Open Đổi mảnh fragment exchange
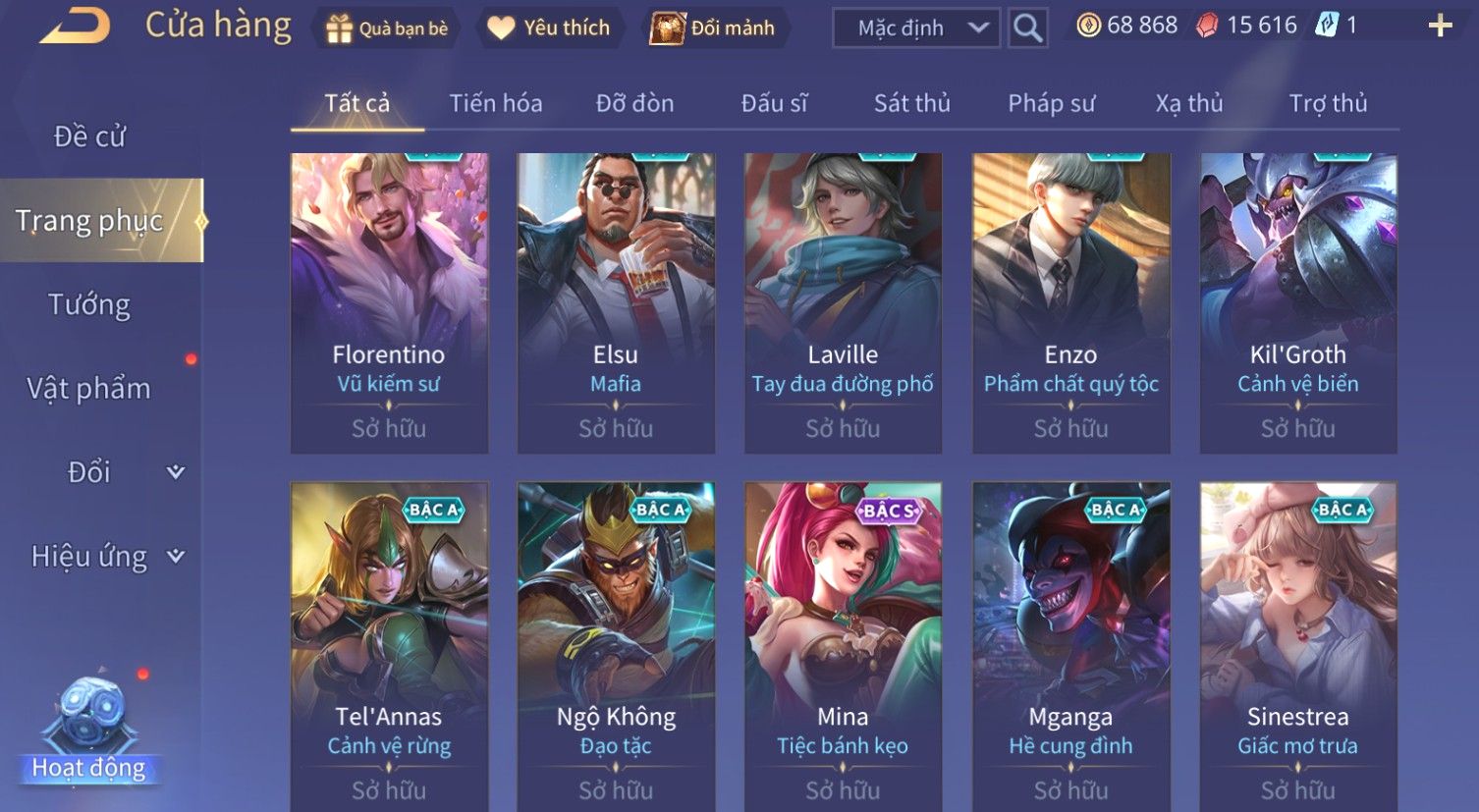This screenshot has height=812, width=1479. click(x=713, y=28)
